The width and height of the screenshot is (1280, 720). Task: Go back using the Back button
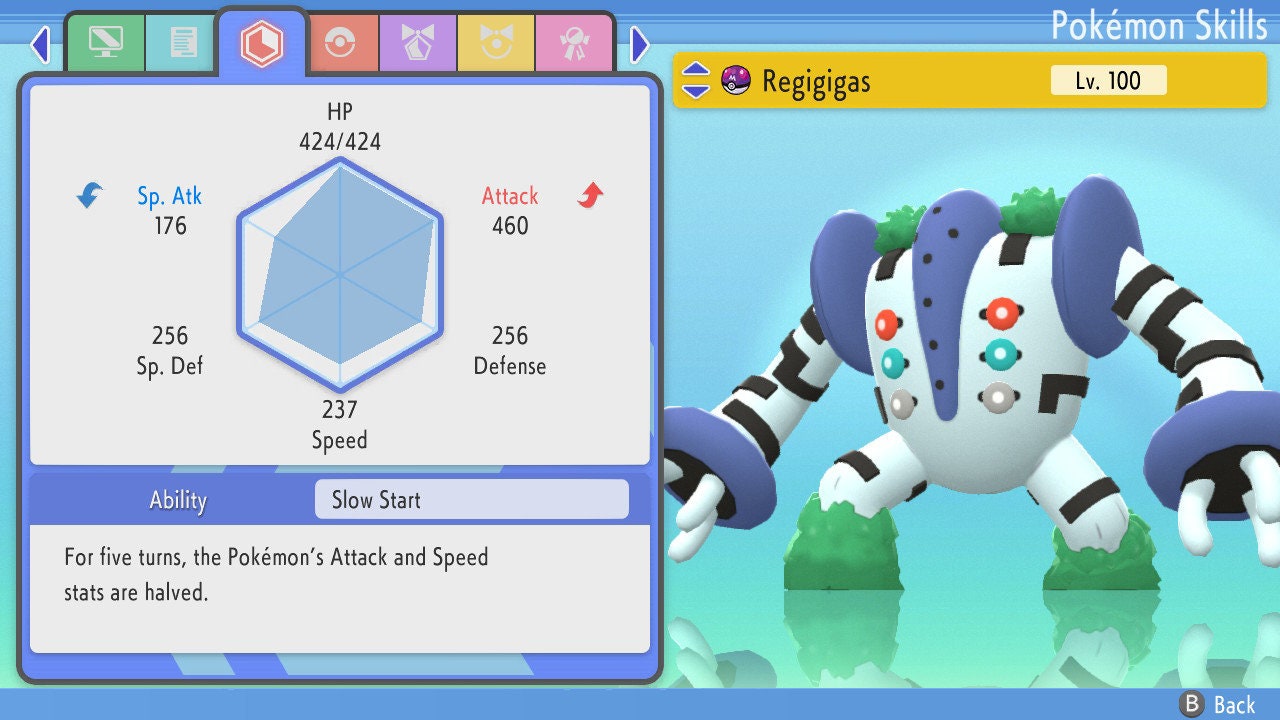(1217, 704)
